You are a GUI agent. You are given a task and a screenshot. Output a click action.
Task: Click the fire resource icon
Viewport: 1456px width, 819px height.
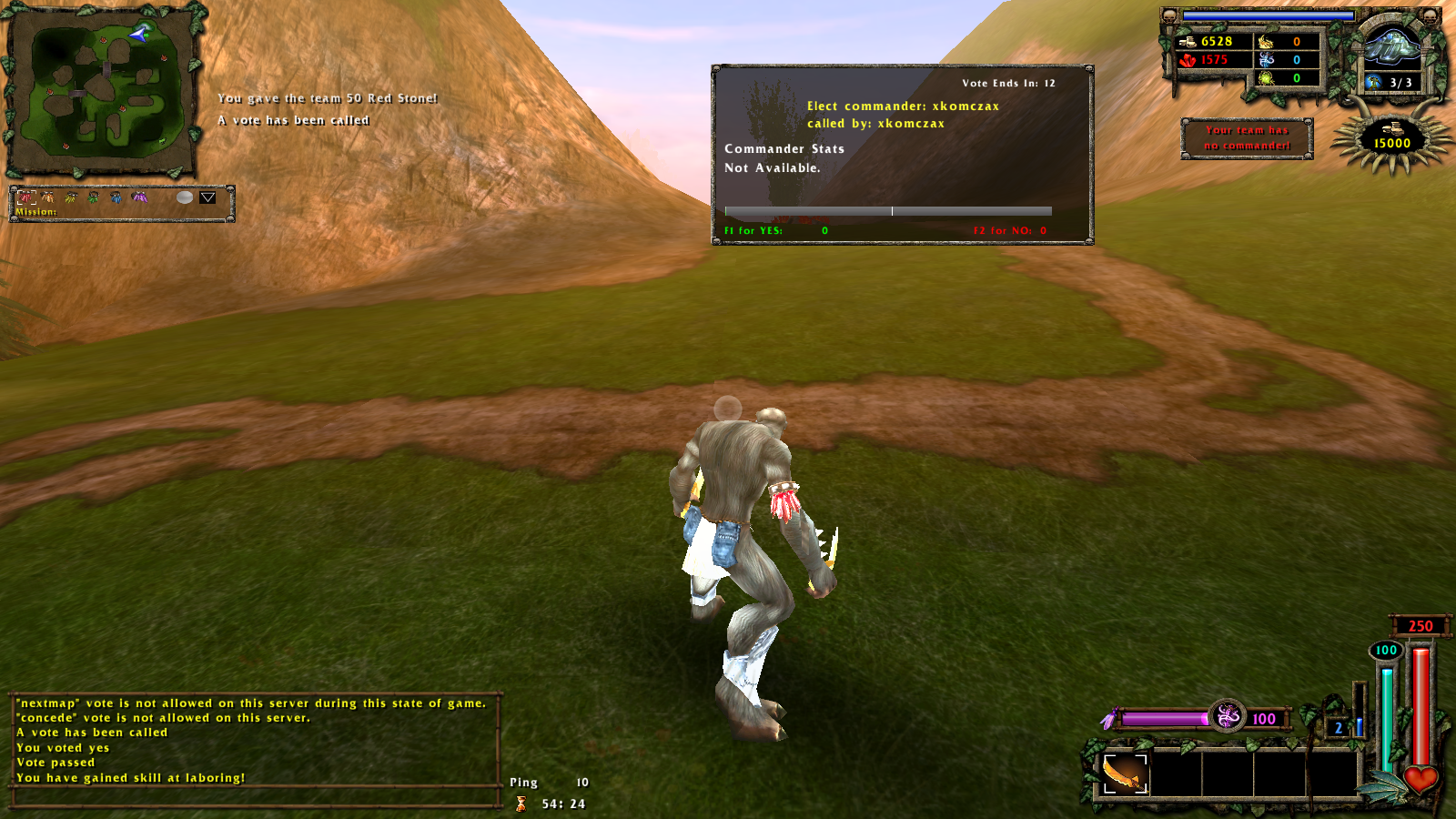pyautogui.click(x=1266, y=42)
